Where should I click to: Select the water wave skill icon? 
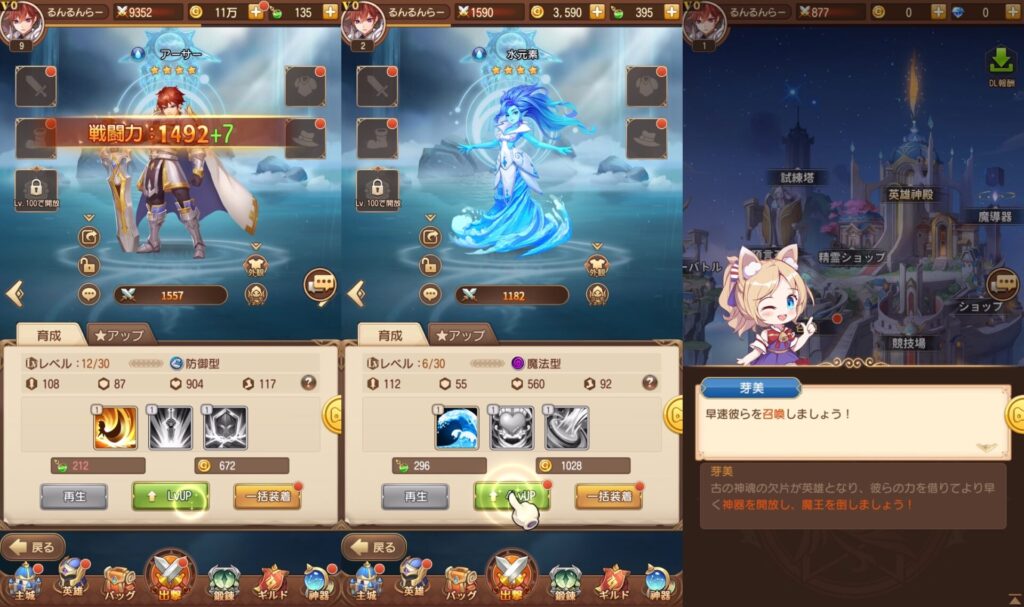(x=457, y=428)
